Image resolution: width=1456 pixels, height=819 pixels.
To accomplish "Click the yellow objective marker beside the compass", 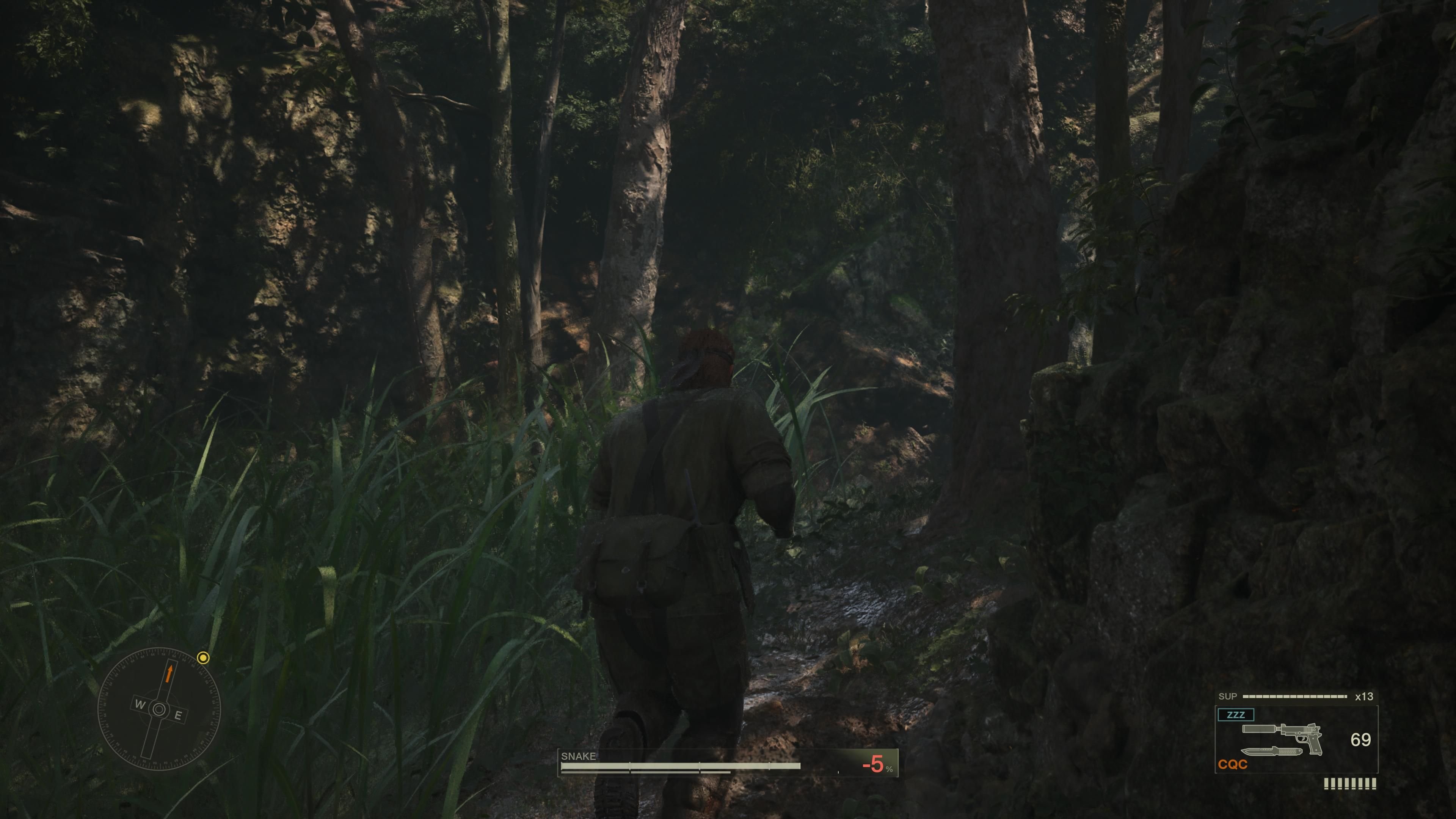I will point(203,659).
